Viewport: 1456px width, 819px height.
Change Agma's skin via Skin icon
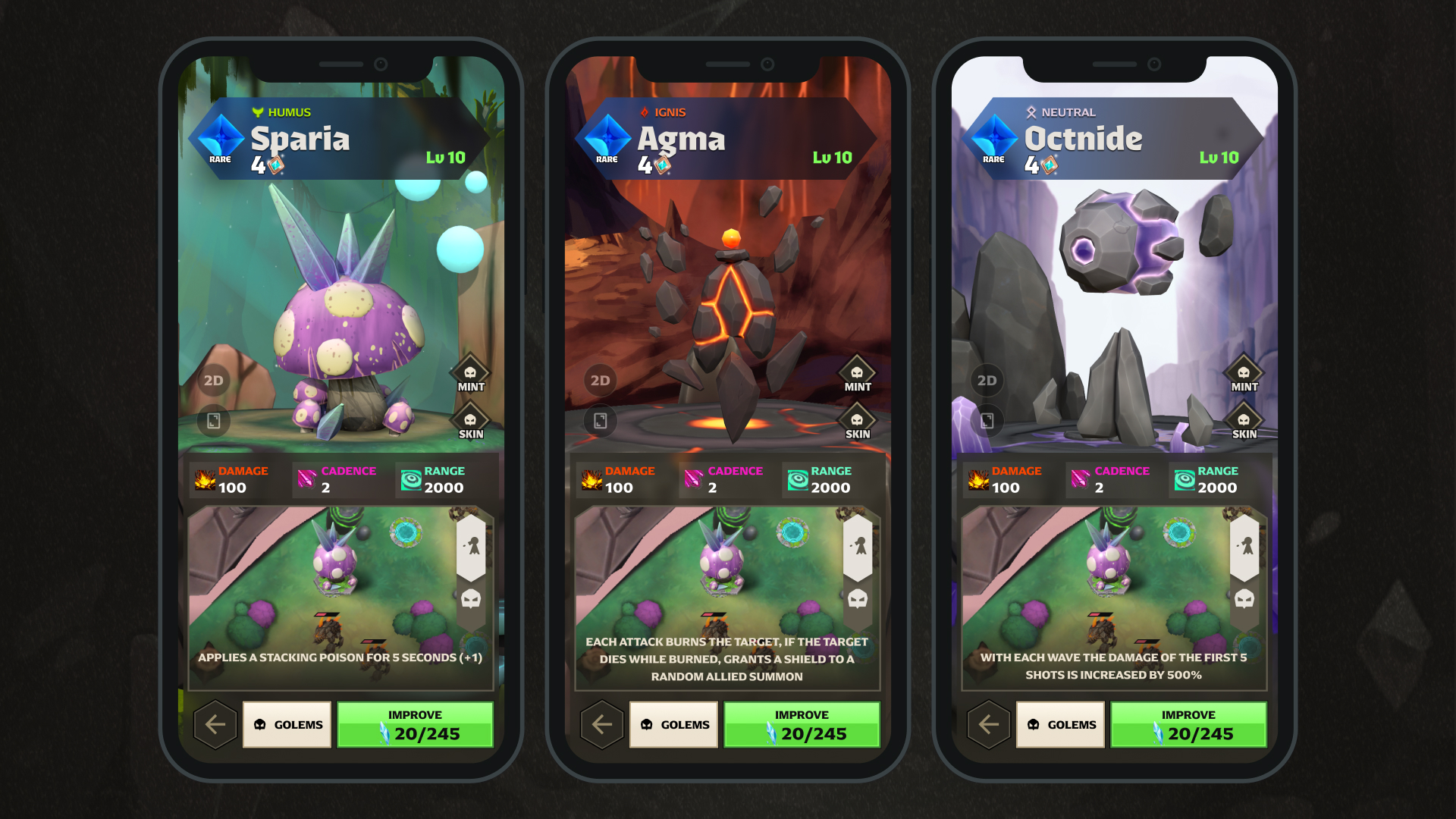click(857, 422)
